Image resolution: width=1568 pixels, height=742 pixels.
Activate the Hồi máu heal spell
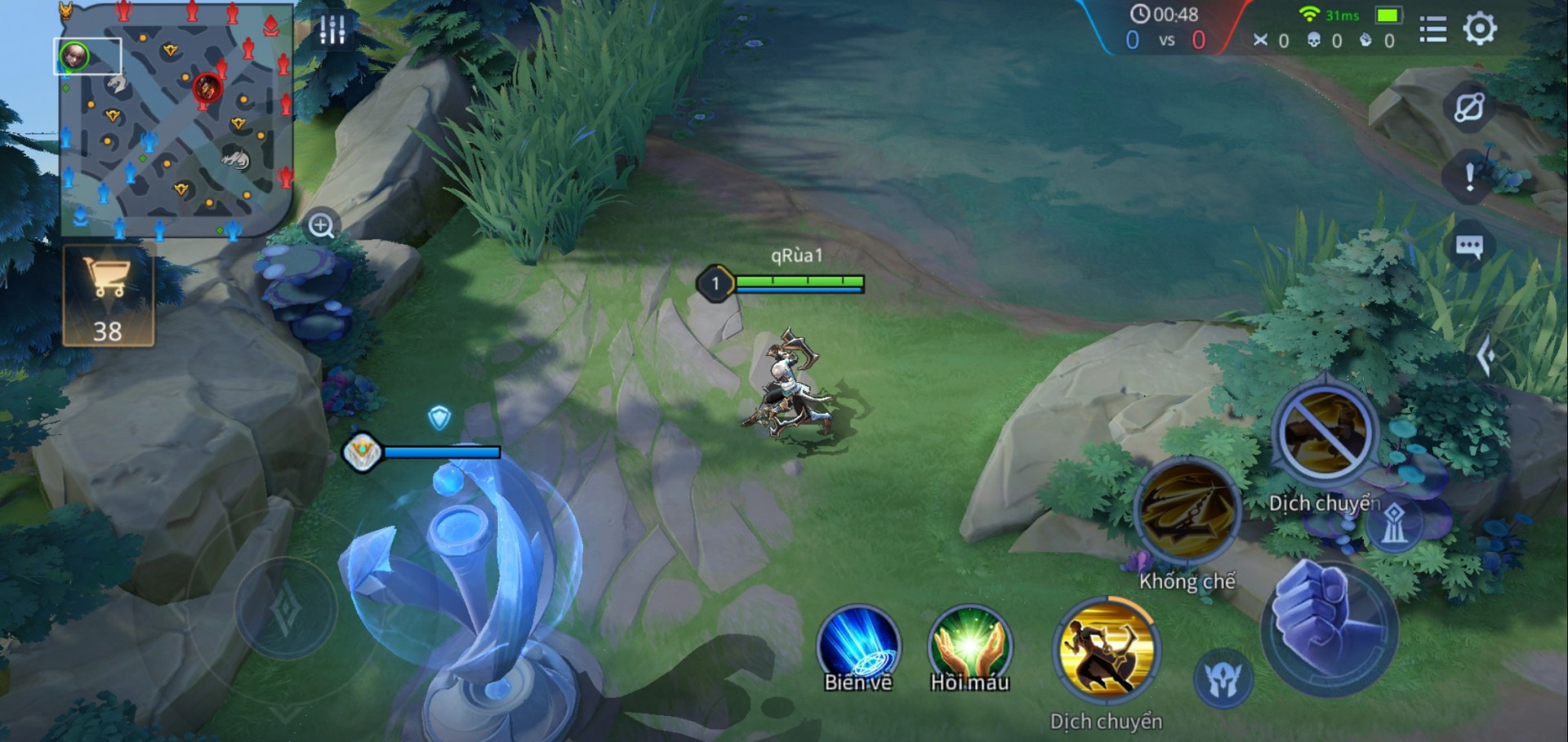(x=969, y=647)
